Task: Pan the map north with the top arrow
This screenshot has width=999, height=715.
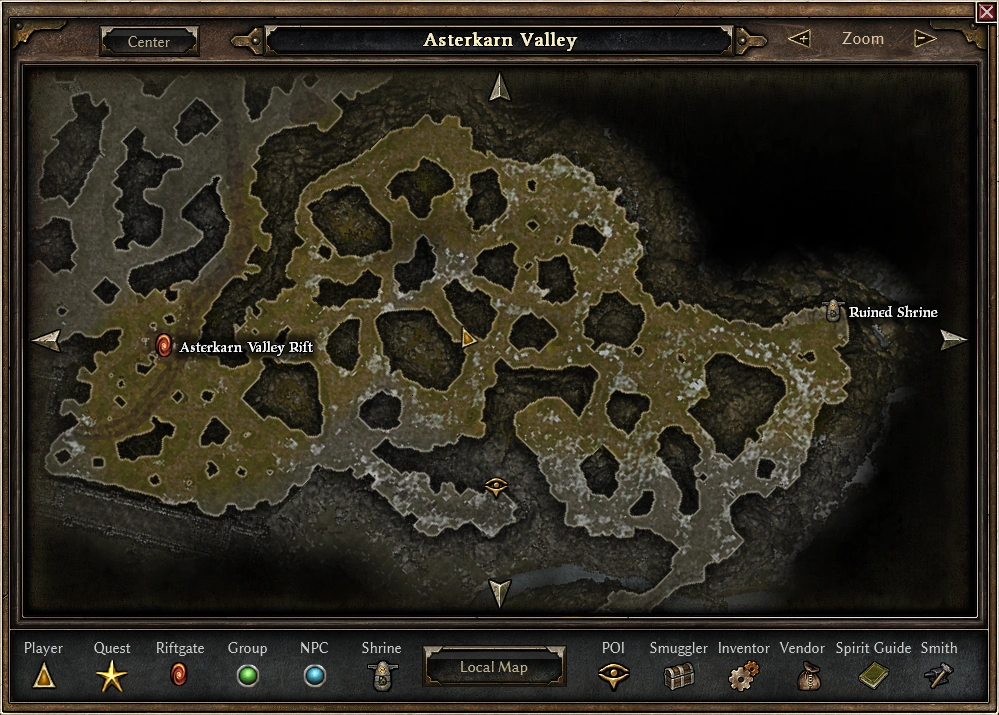Action: point(499,88)
